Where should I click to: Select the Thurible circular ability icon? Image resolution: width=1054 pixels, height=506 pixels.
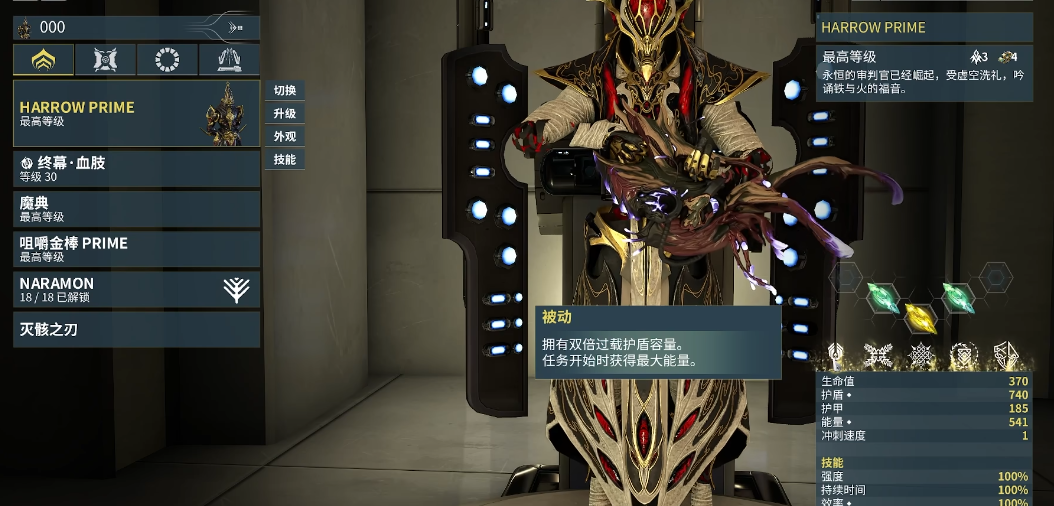963,355
